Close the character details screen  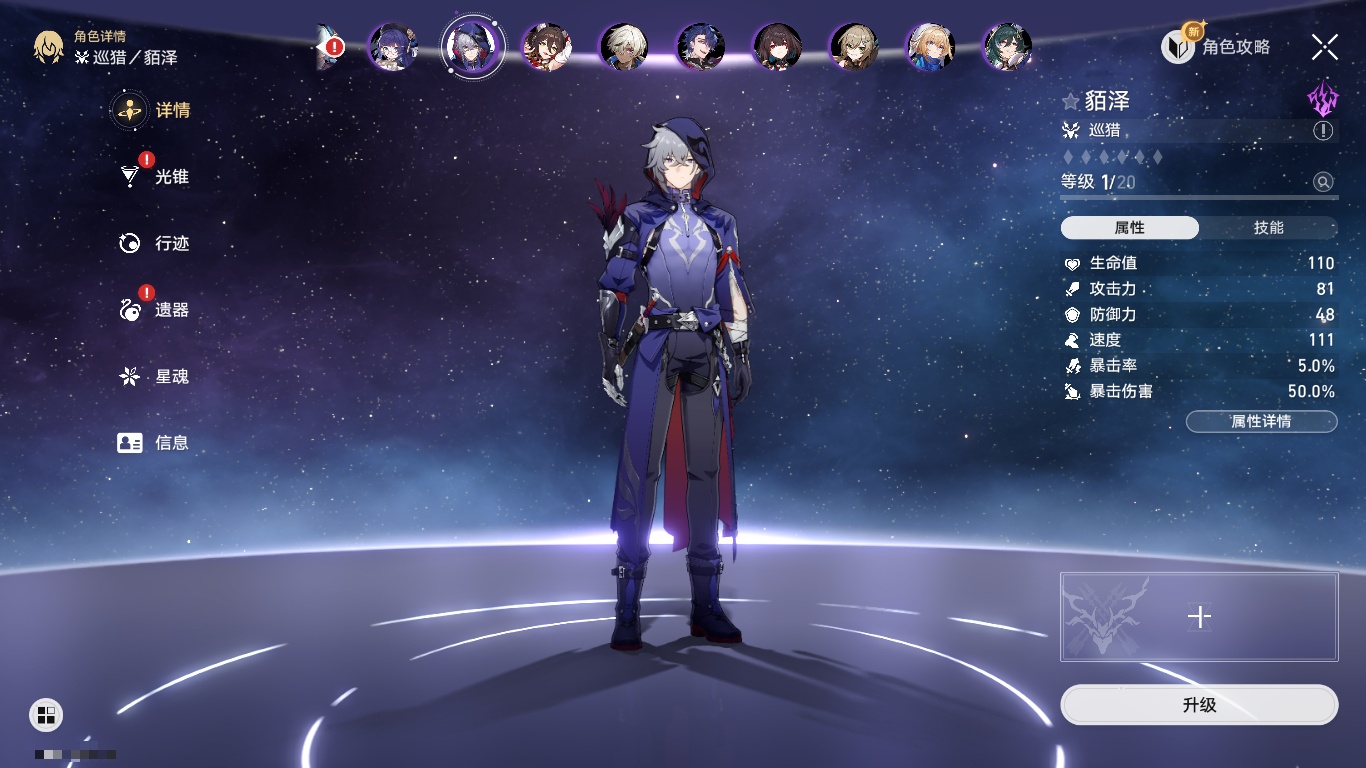click(1325, 47)
